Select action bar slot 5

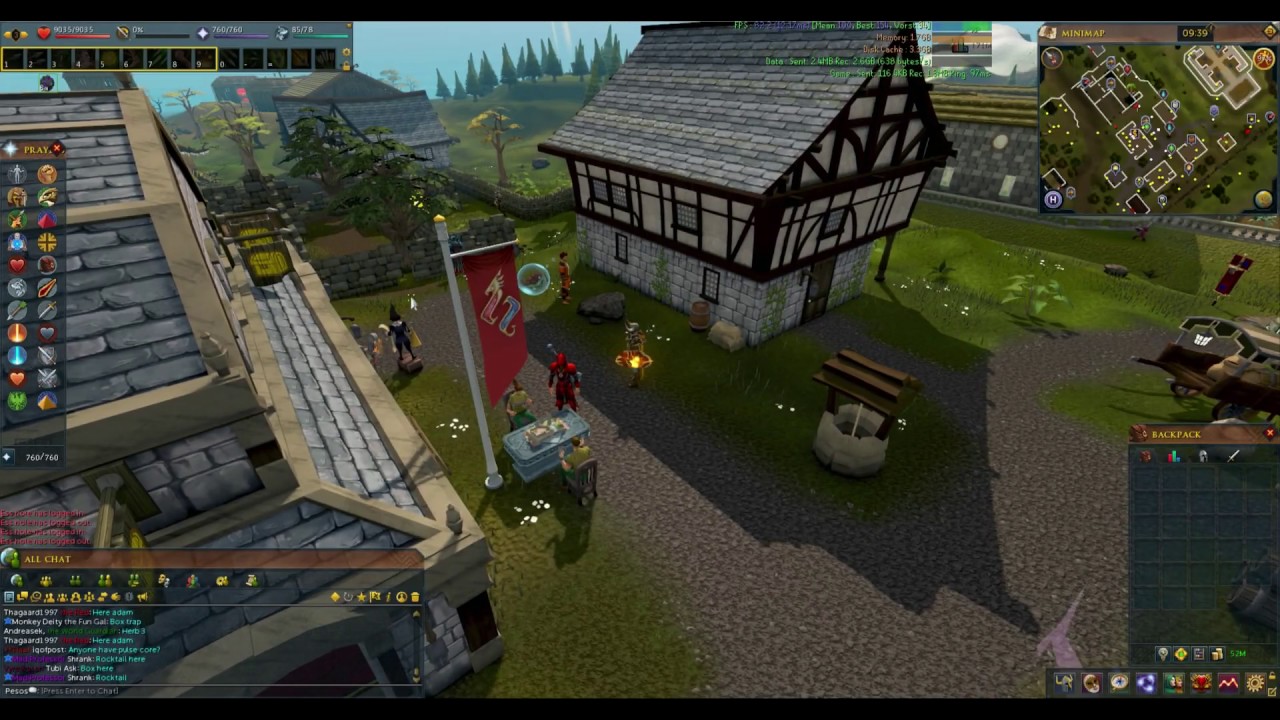[x=109, y=60]
